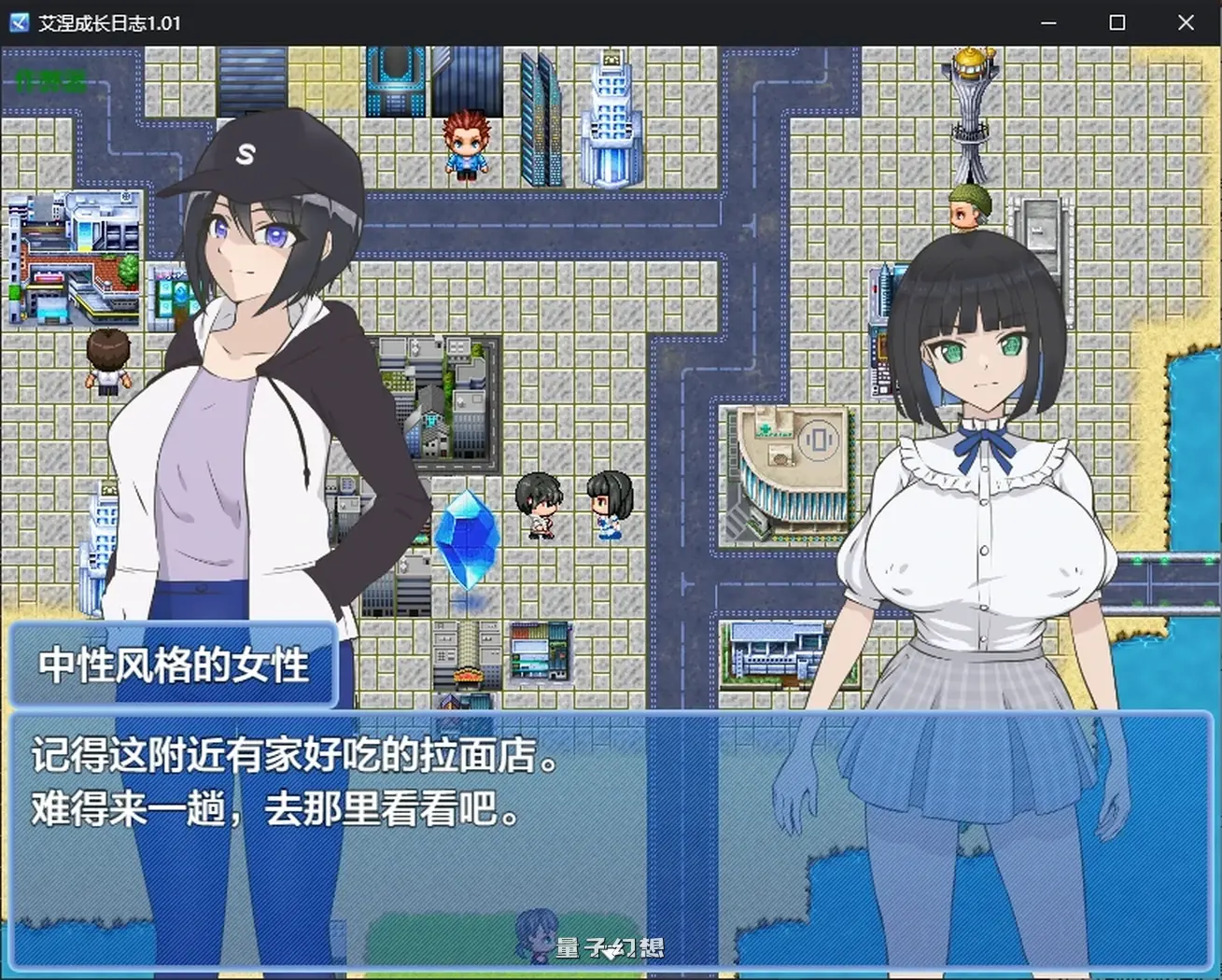Click the title bar text 艾涅成长日志1.01
This screenshot has width=1222, height=980.
click(x=109, y=22)
